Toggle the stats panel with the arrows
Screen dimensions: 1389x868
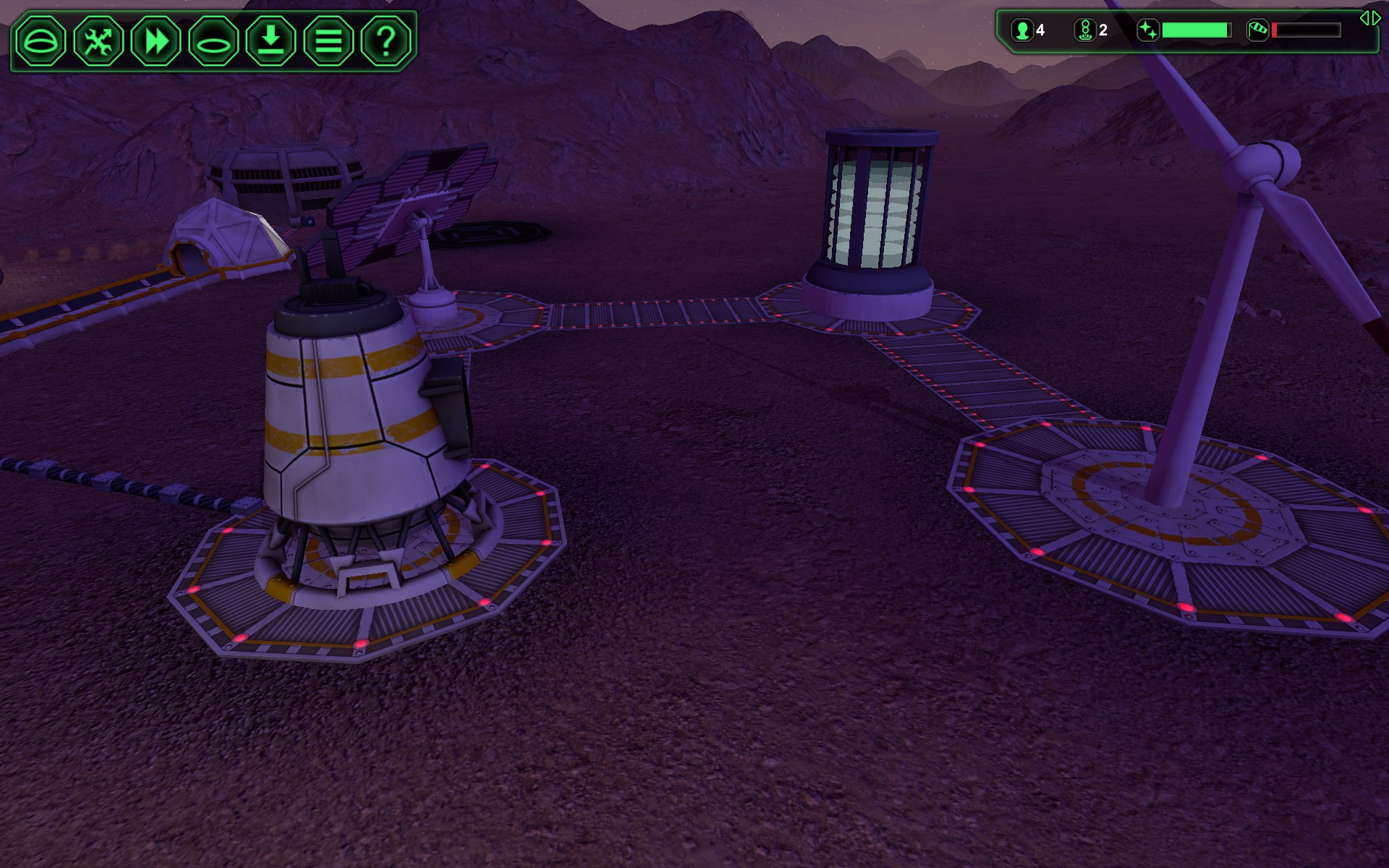(x=1369, y=19)
